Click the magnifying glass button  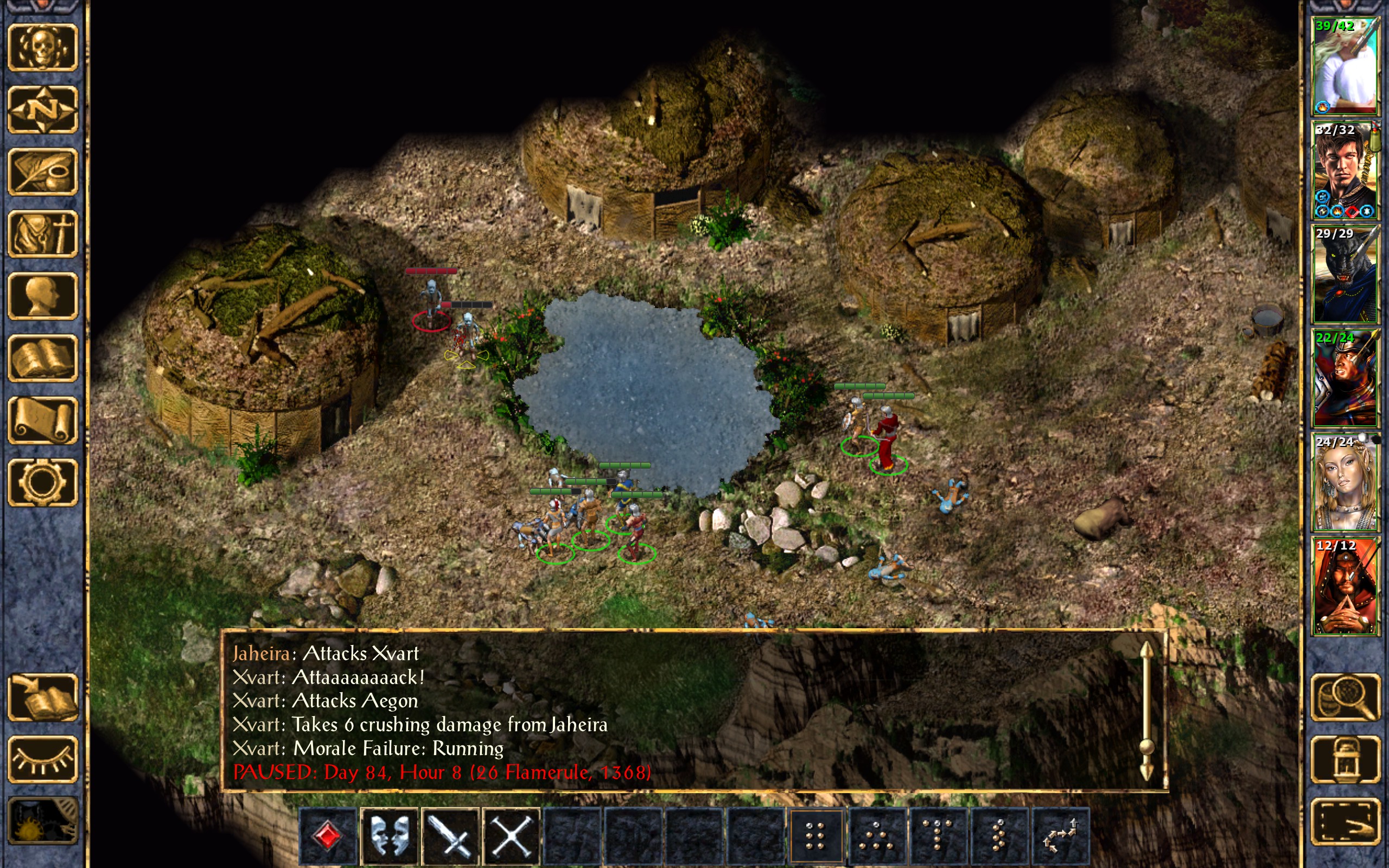coord(1345,697)
